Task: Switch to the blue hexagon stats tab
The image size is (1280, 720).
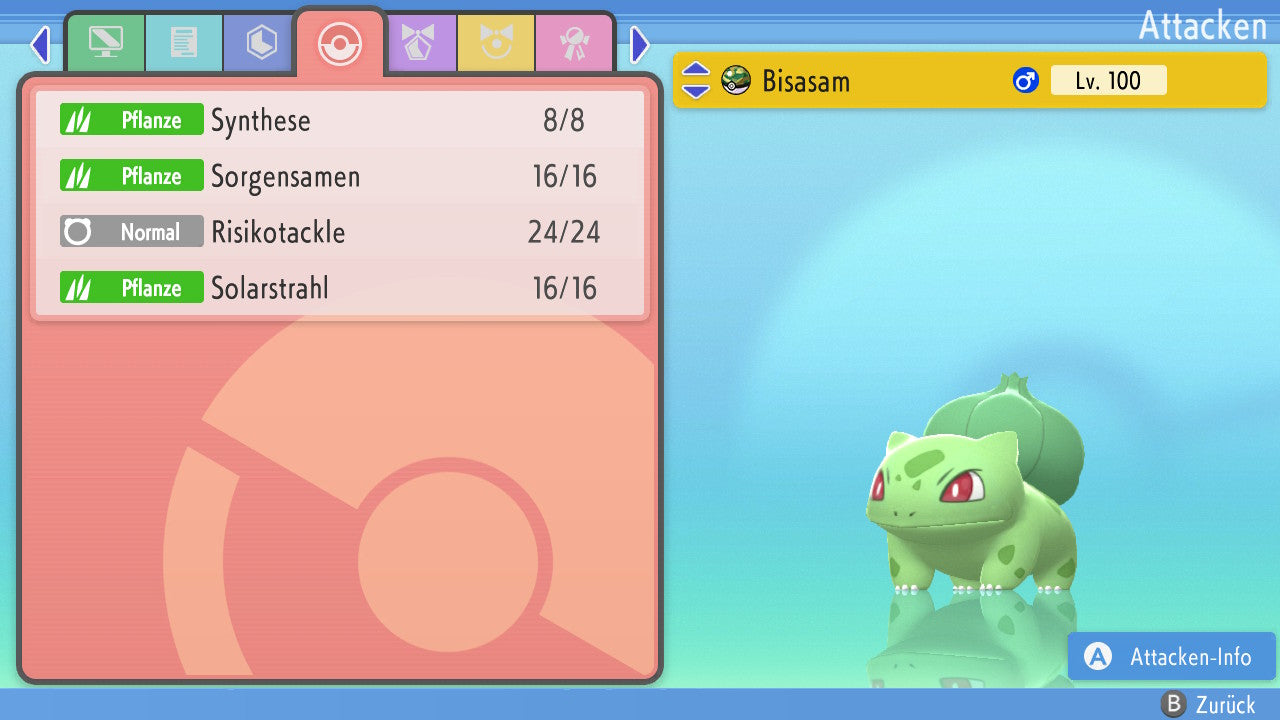Action: [x=261, y=43]
